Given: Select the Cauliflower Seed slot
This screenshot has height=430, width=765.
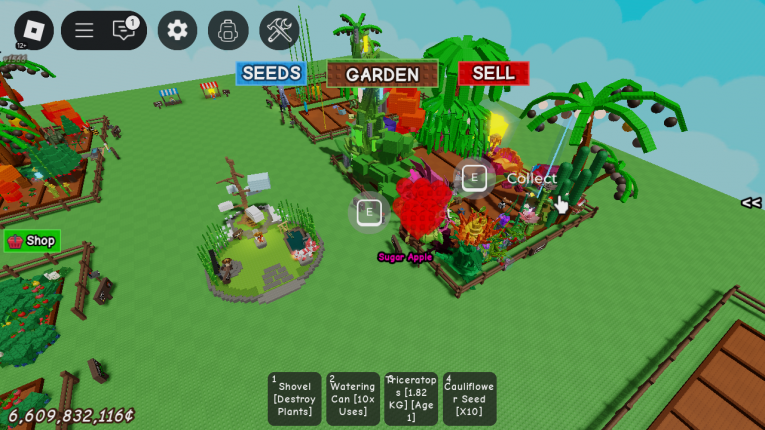Looking at the screenshot, I should coord(469,398).
